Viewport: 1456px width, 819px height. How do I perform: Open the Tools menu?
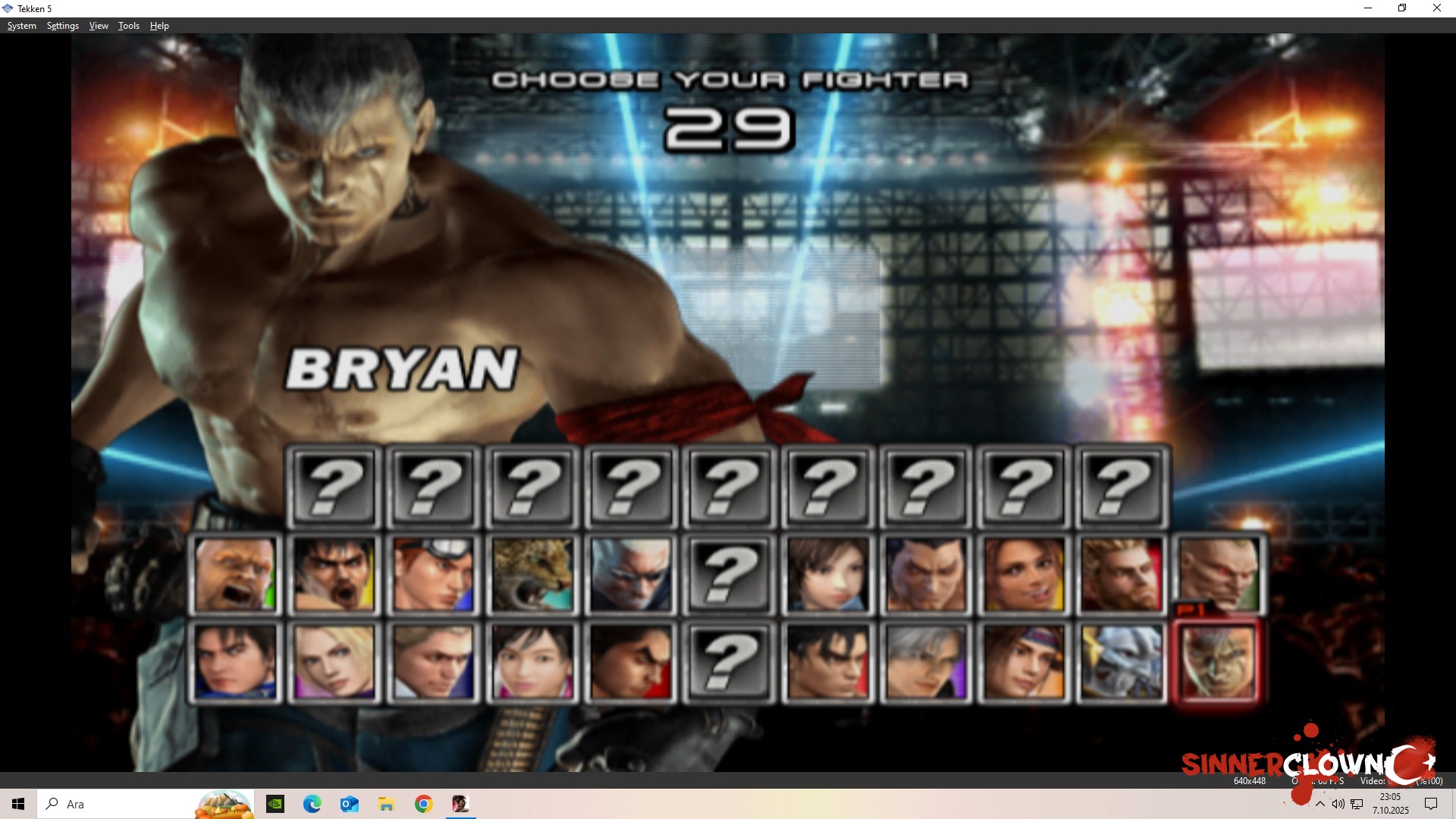click(x=127, y=25)
